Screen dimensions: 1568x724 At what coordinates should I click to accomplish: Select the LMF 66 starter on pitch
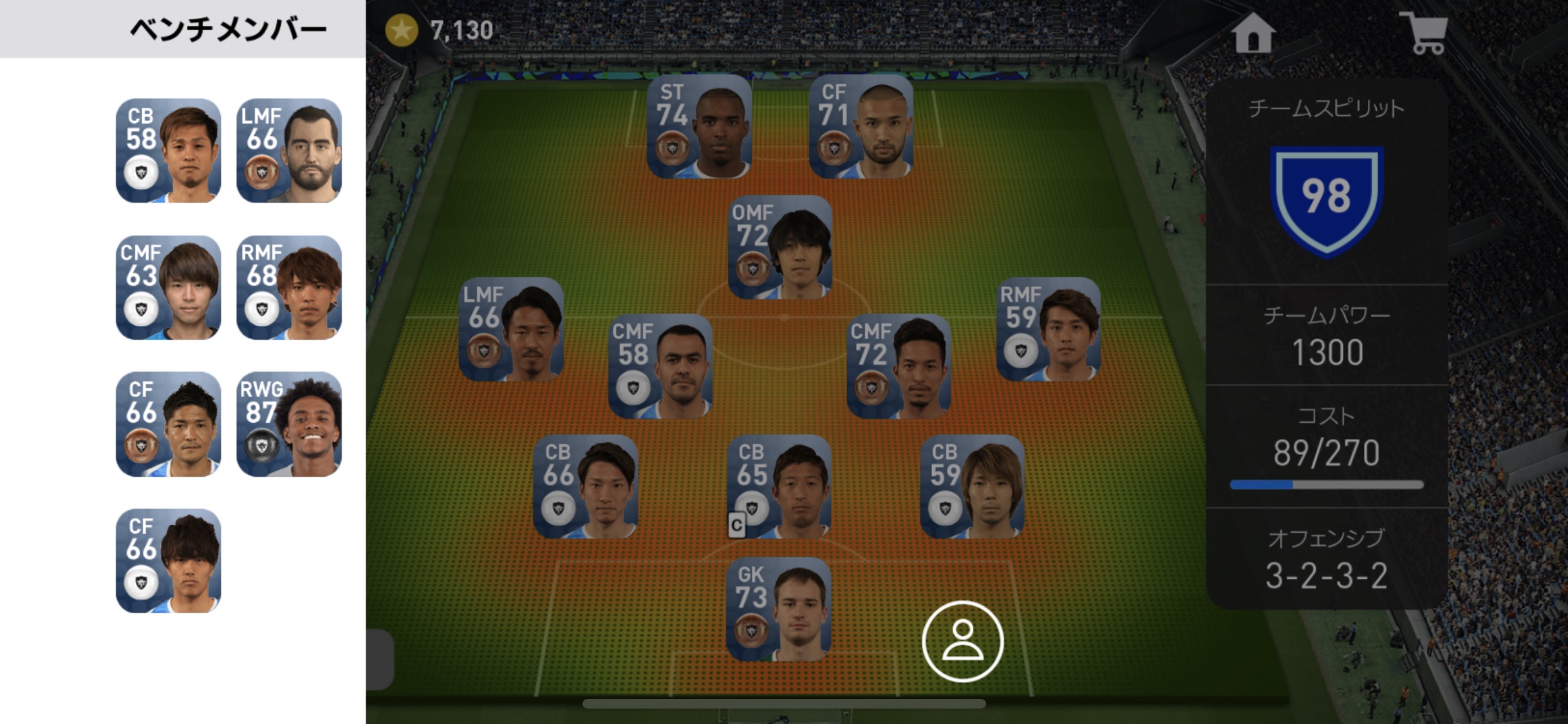(511, 330)
